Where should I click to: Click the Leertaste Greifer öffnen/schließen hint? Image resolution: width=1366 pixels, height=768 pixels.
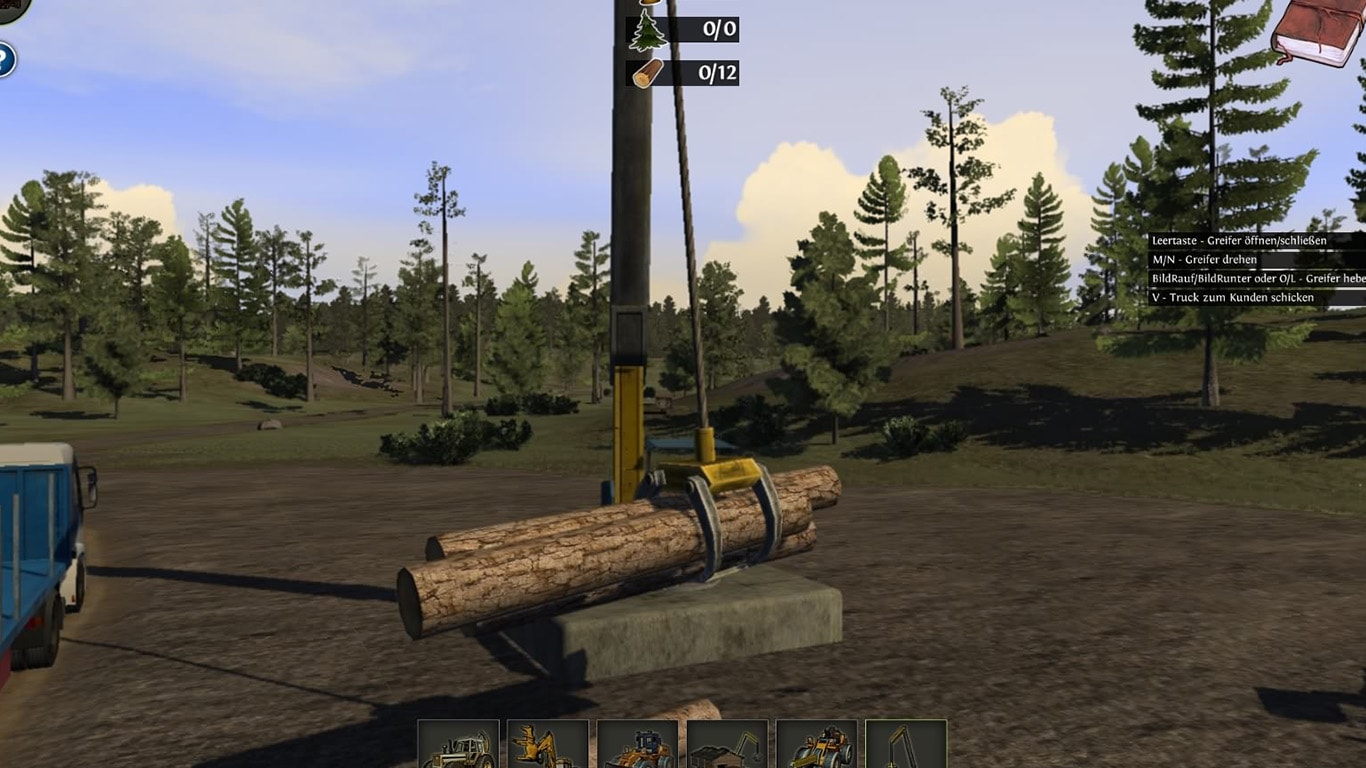1240,241
